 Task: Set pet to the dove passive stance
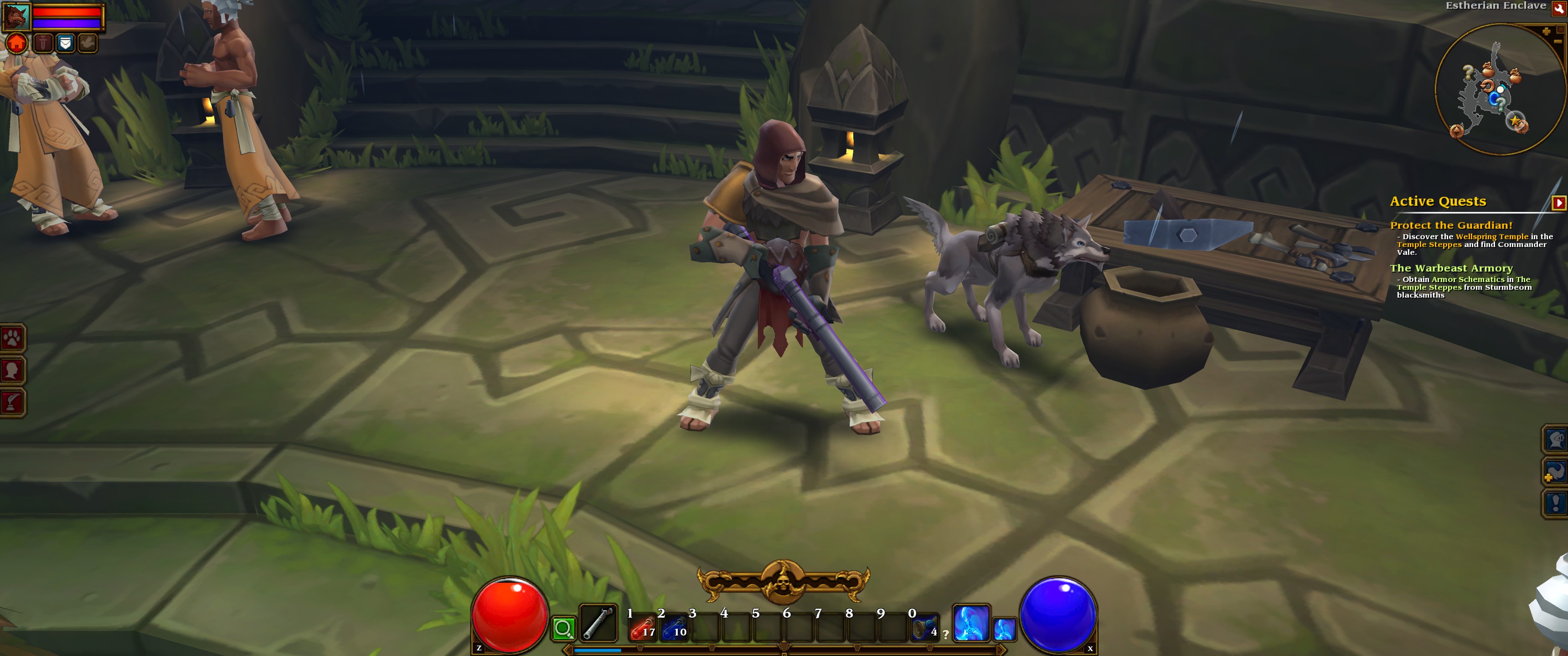click(88, 43)
